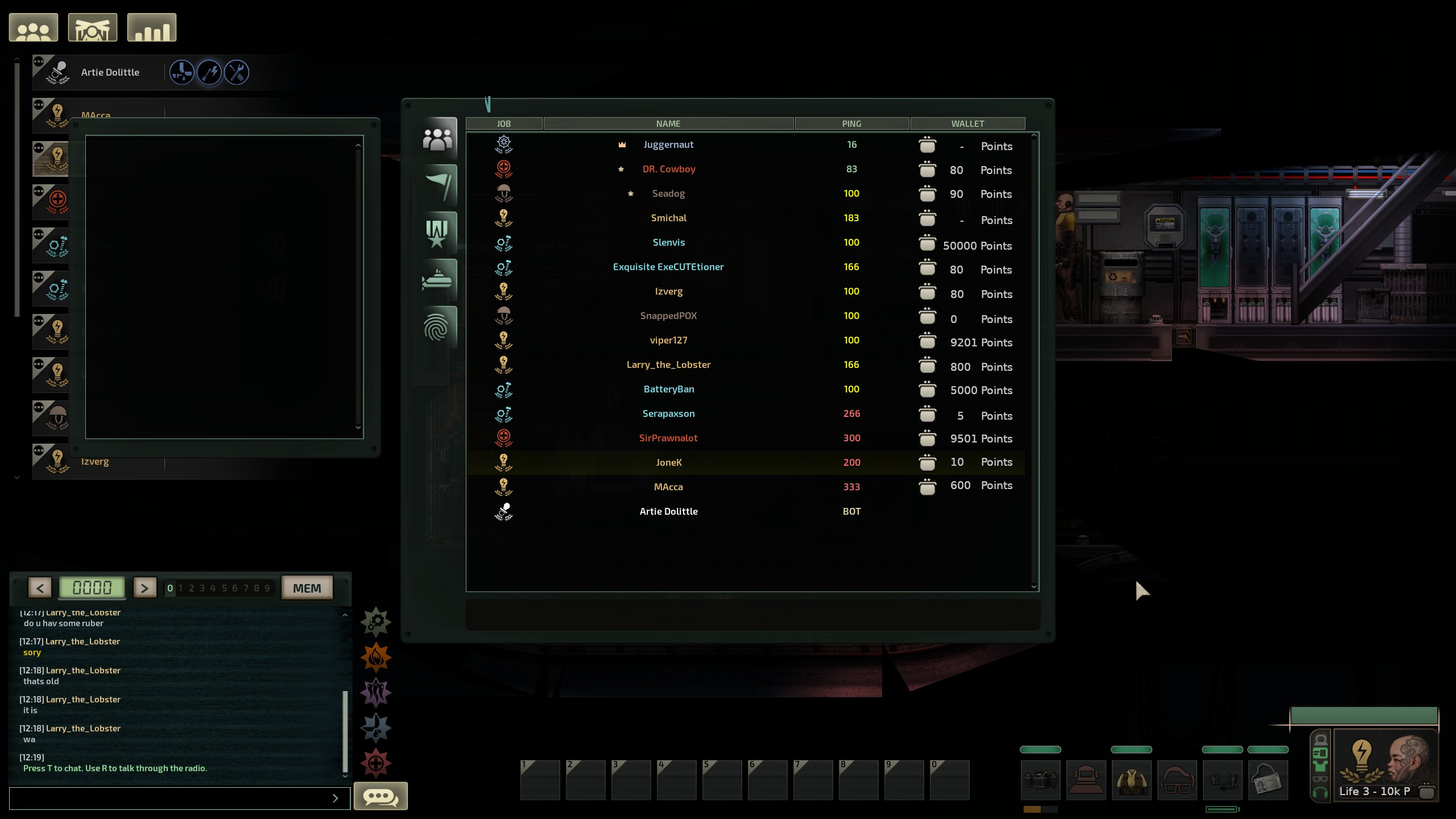
Task: Open the round statistics bar-chart icon
Action: [151, 27]
